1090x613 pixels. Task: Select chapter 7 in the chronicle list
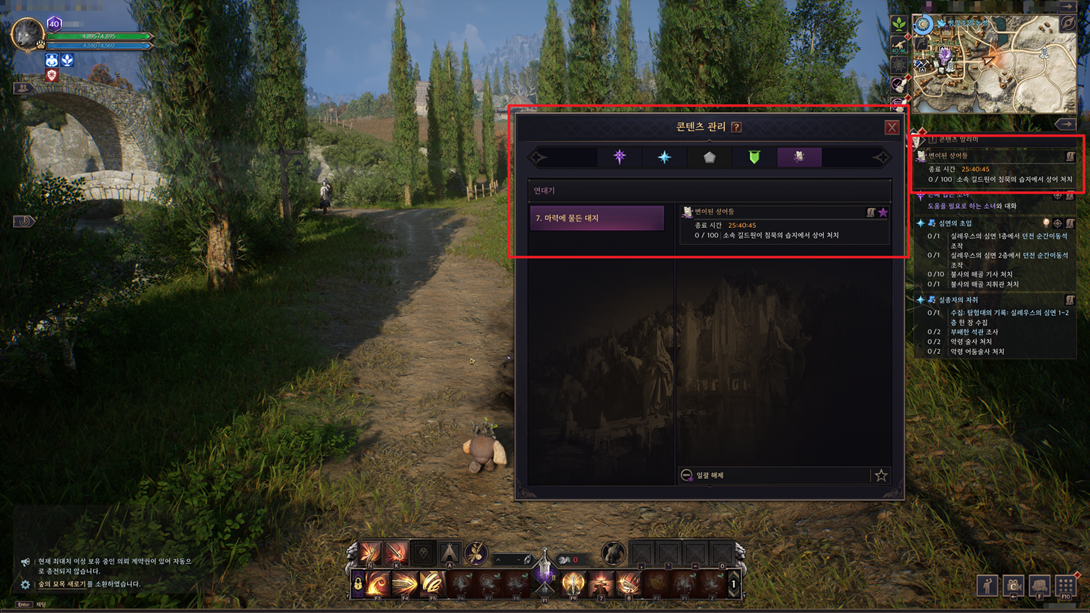(x=597, y=218)
